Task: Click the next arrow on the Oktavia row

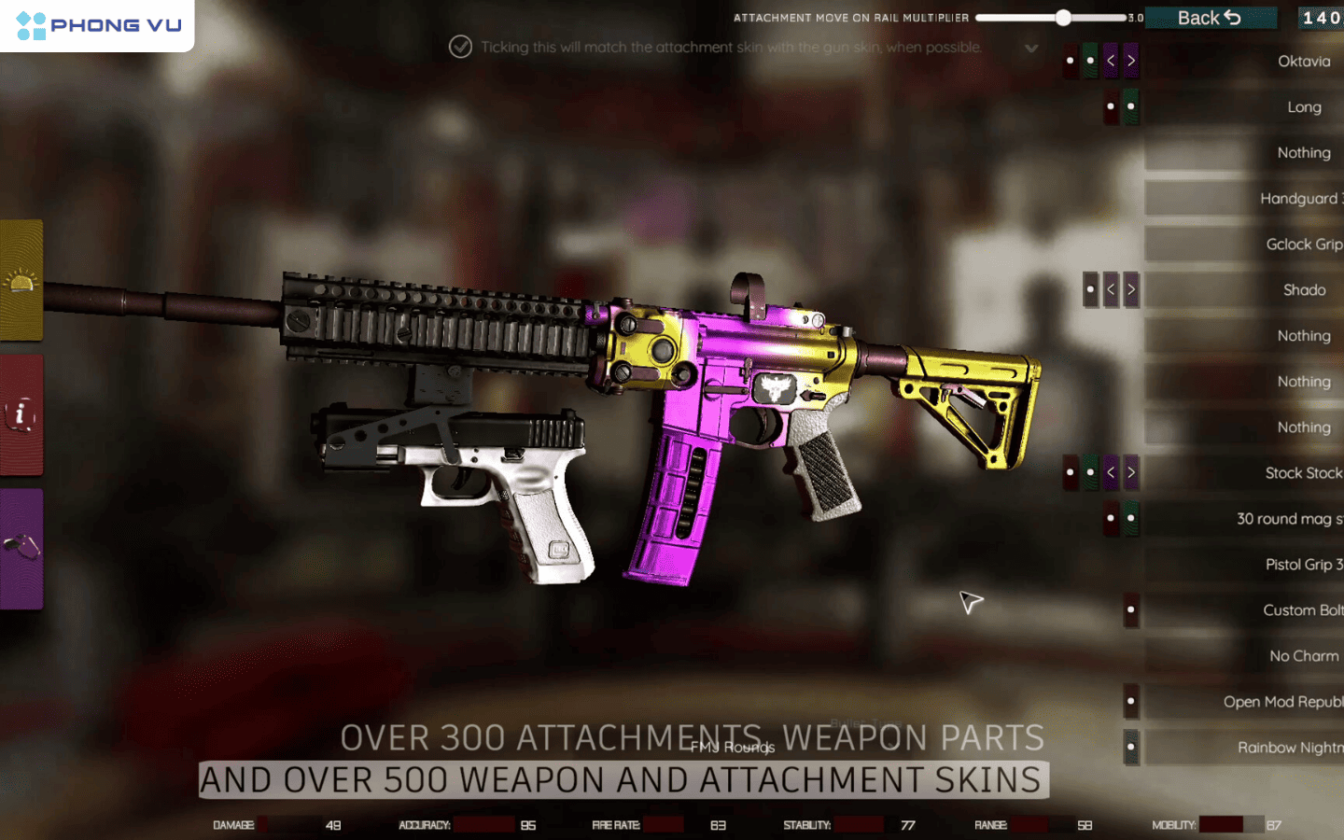Action: click(1131, 61)
